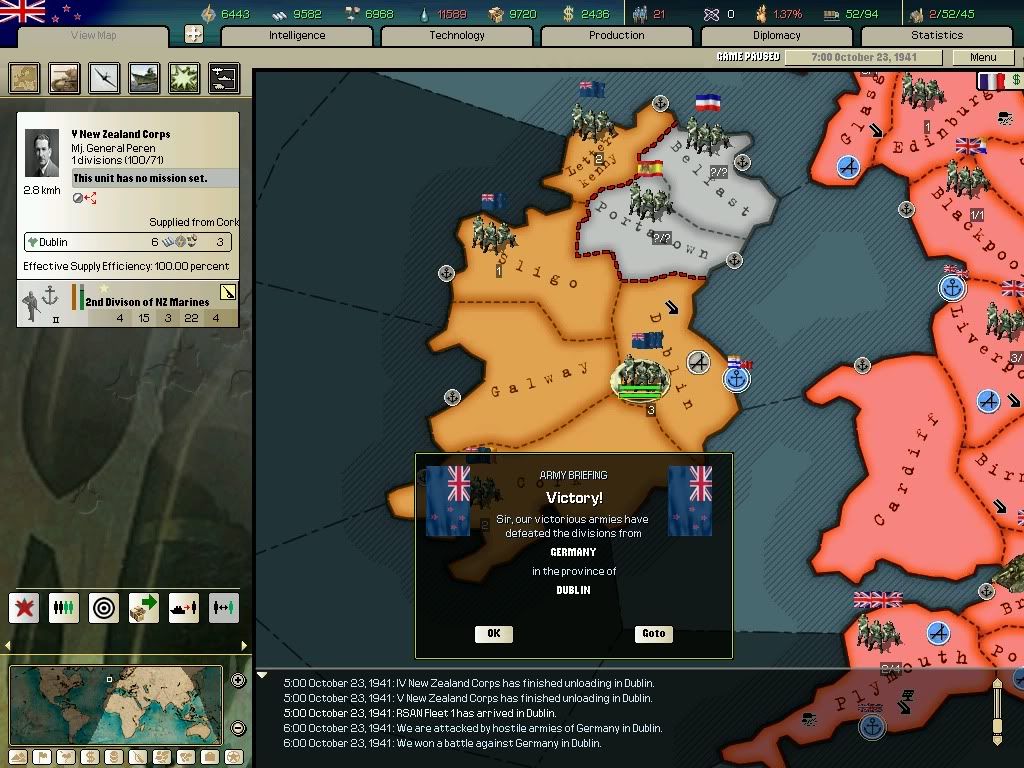Viewport: 1024px width, 768px height.
Task: Zoom in with the minimap plus button
Action: click(x=238, y=681)
